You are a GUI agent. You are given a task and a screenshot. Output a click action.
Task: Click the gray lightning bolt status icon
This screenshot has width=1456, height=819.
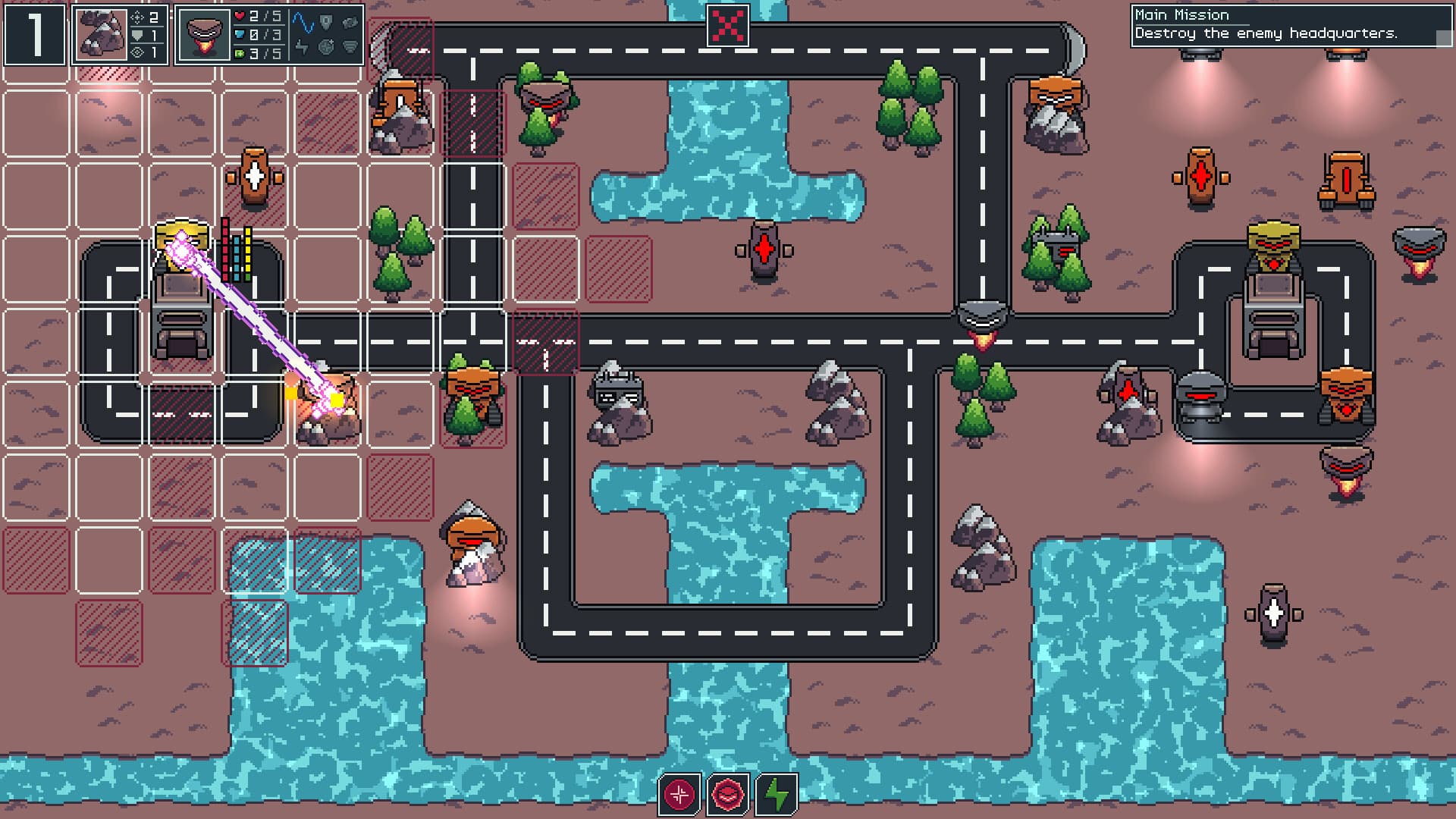click(x=302, y=48)
